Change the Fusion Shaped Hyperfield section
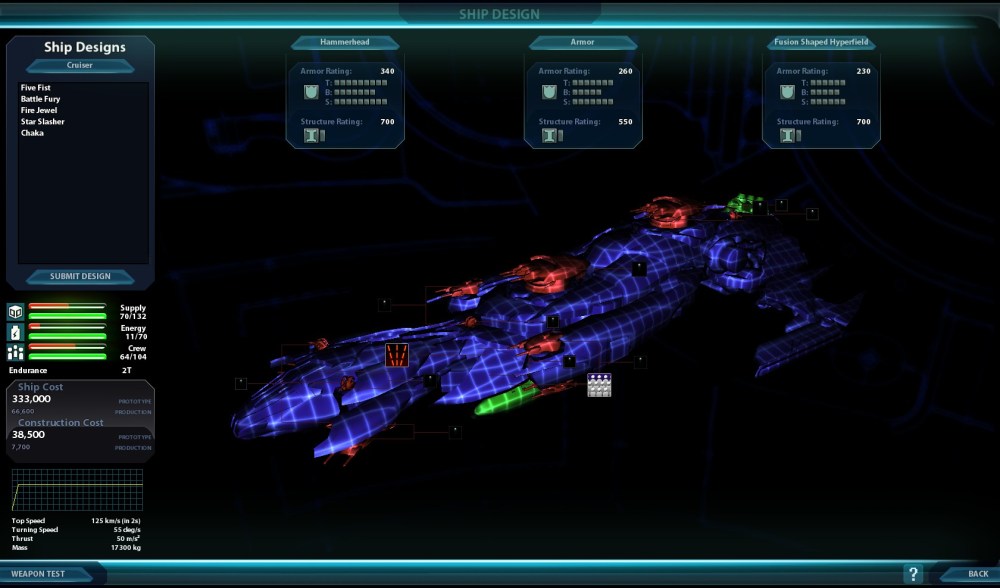This screenshot has width=1000, height=588. coord(820,43)
